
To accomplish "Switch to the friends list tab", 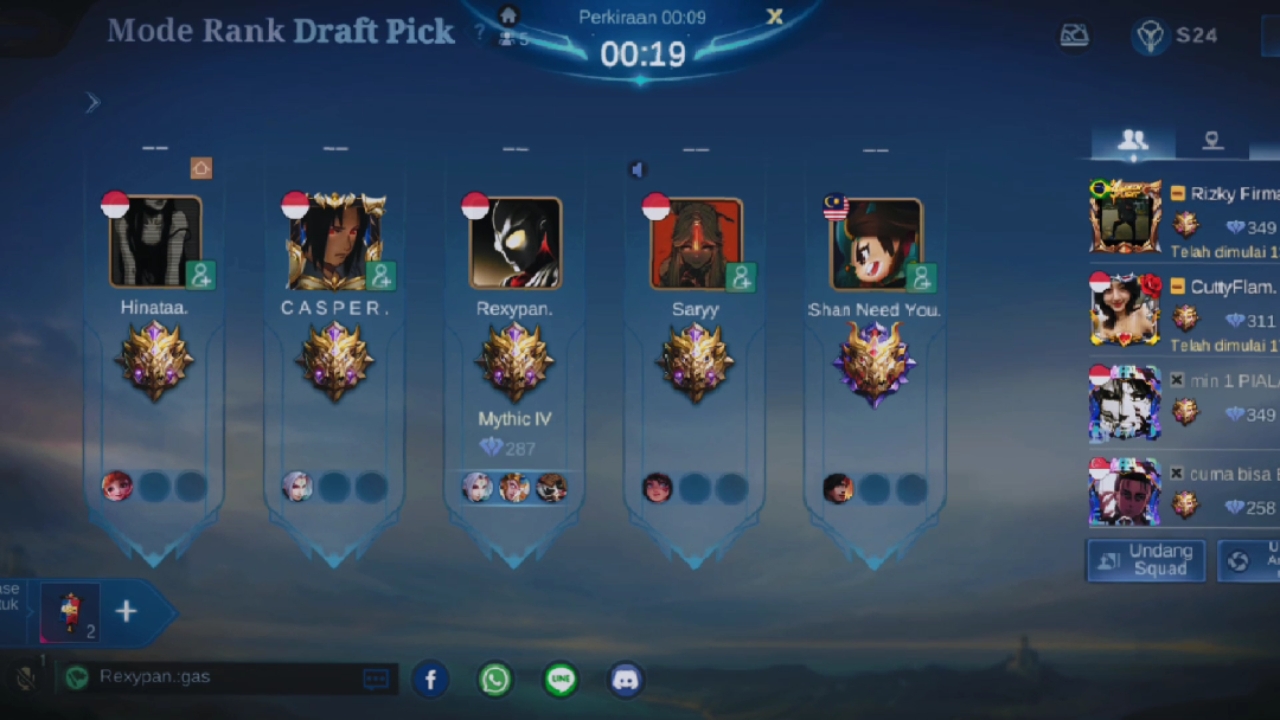I will pos(1133,141).
